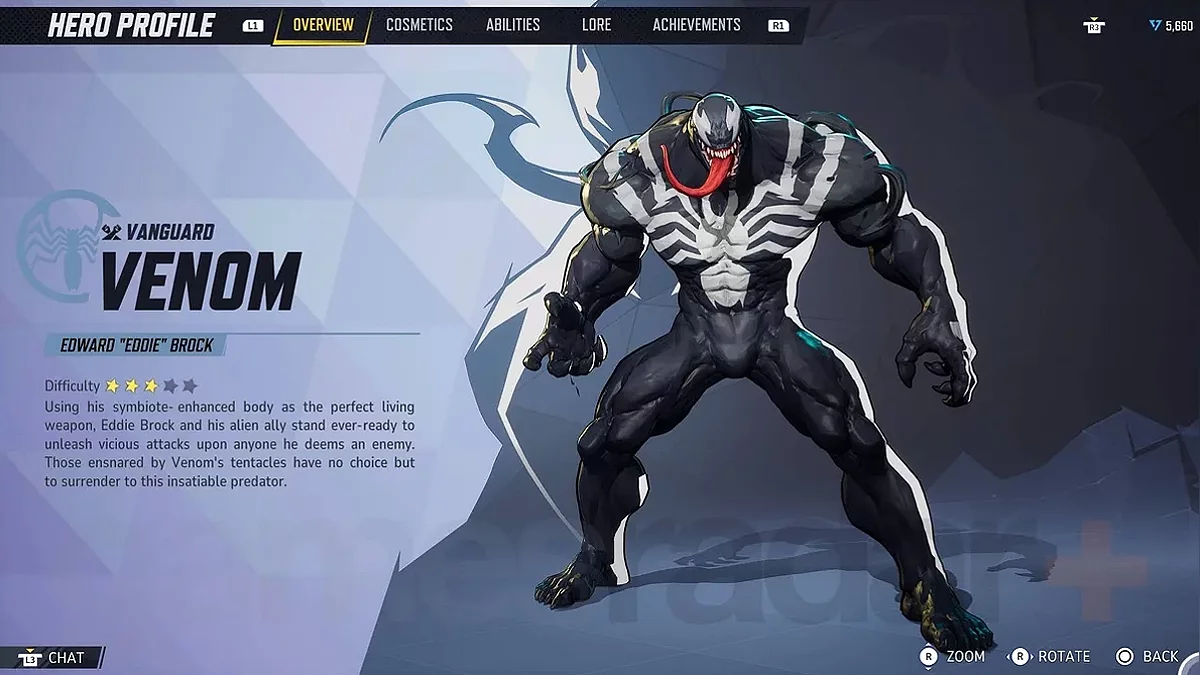View the Achievements tab
This screenshot has width=1200, height=675.
pyautogui.click(x=696, y=25)
